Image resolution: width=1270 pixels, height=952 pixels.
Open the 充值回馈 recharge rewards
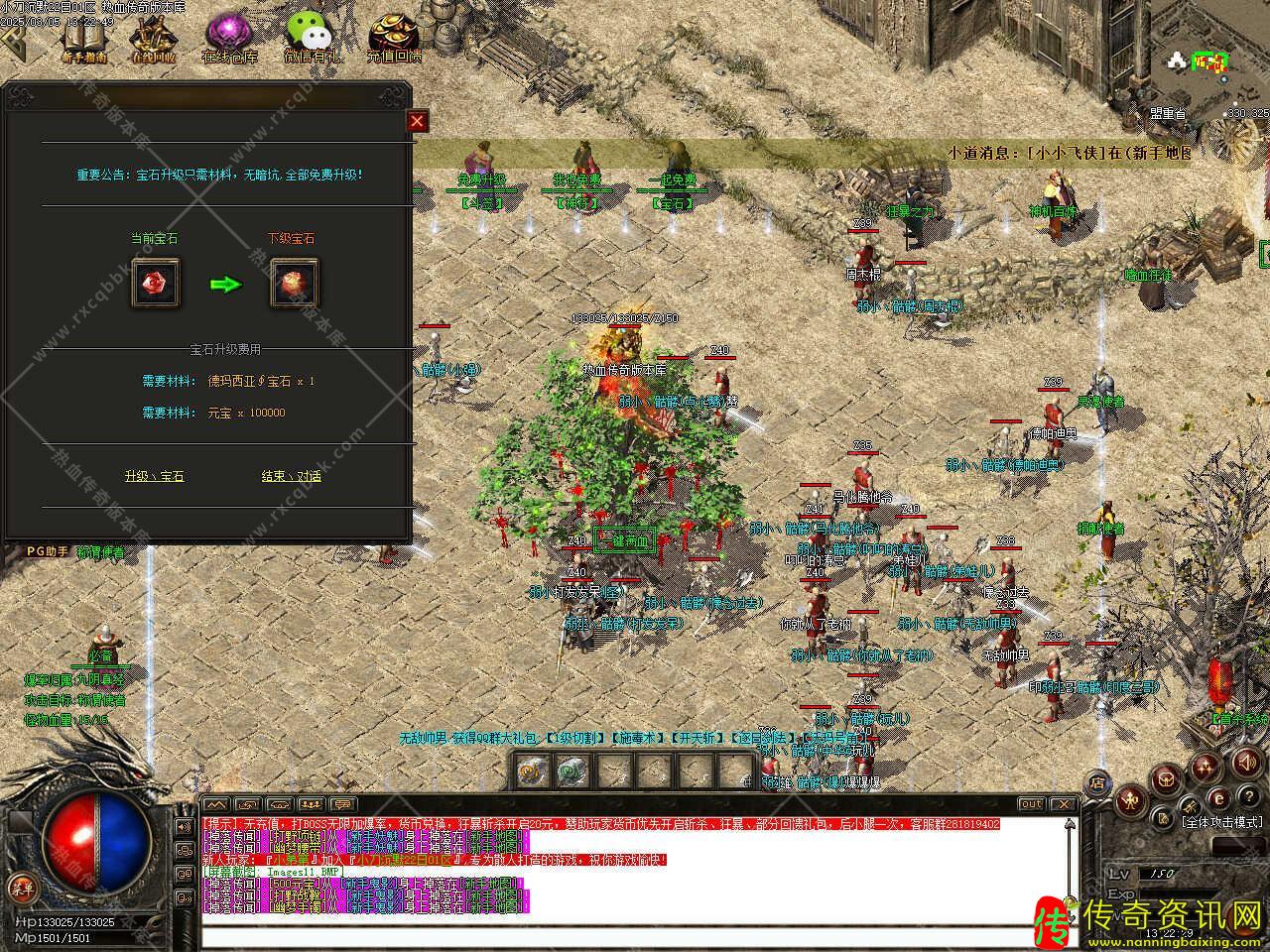pyautogui.click(x=394, y=38)
